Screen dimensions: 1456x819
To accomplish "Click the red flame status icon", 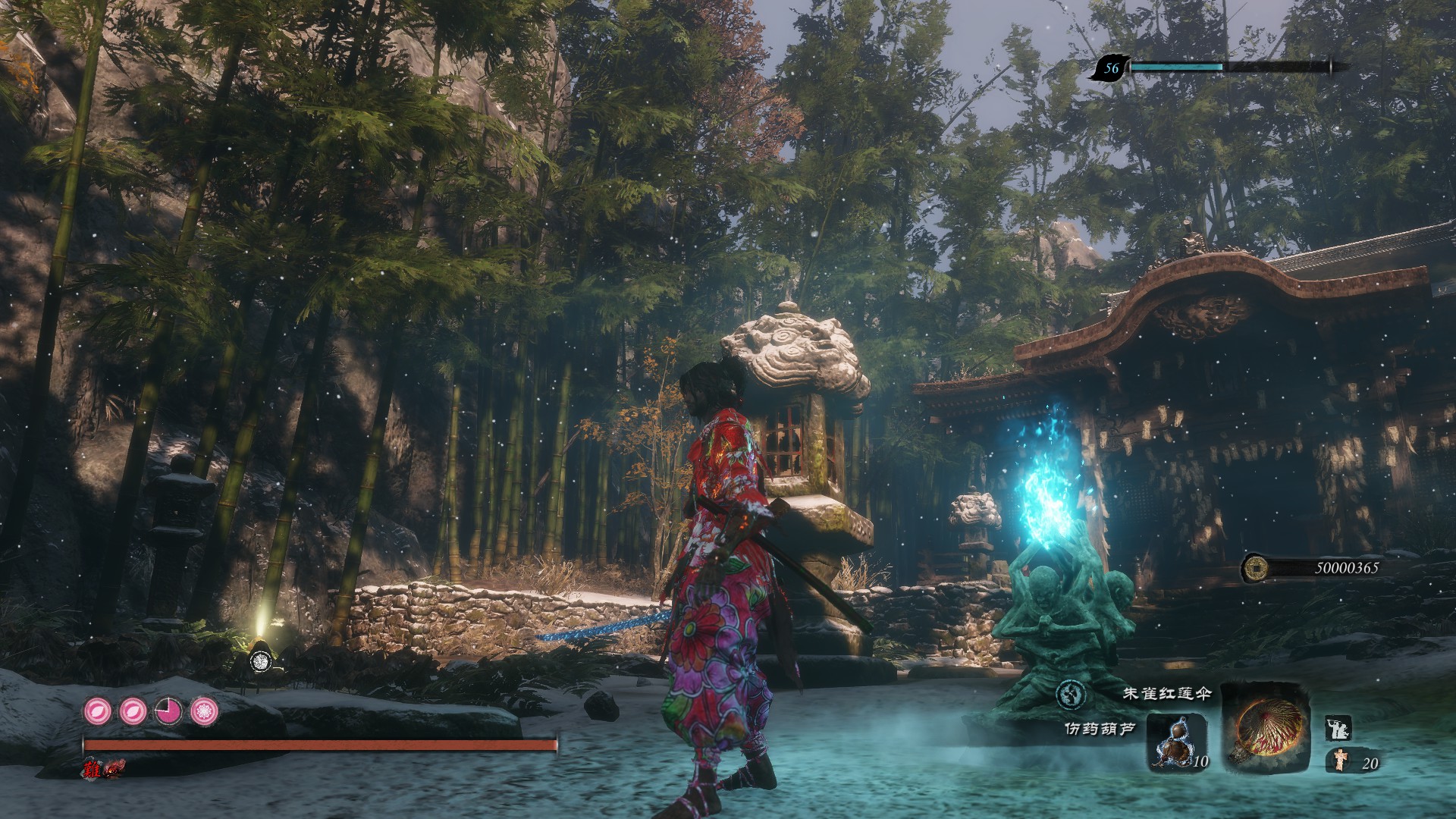I will pyautogui.click(x=115, y=768).
